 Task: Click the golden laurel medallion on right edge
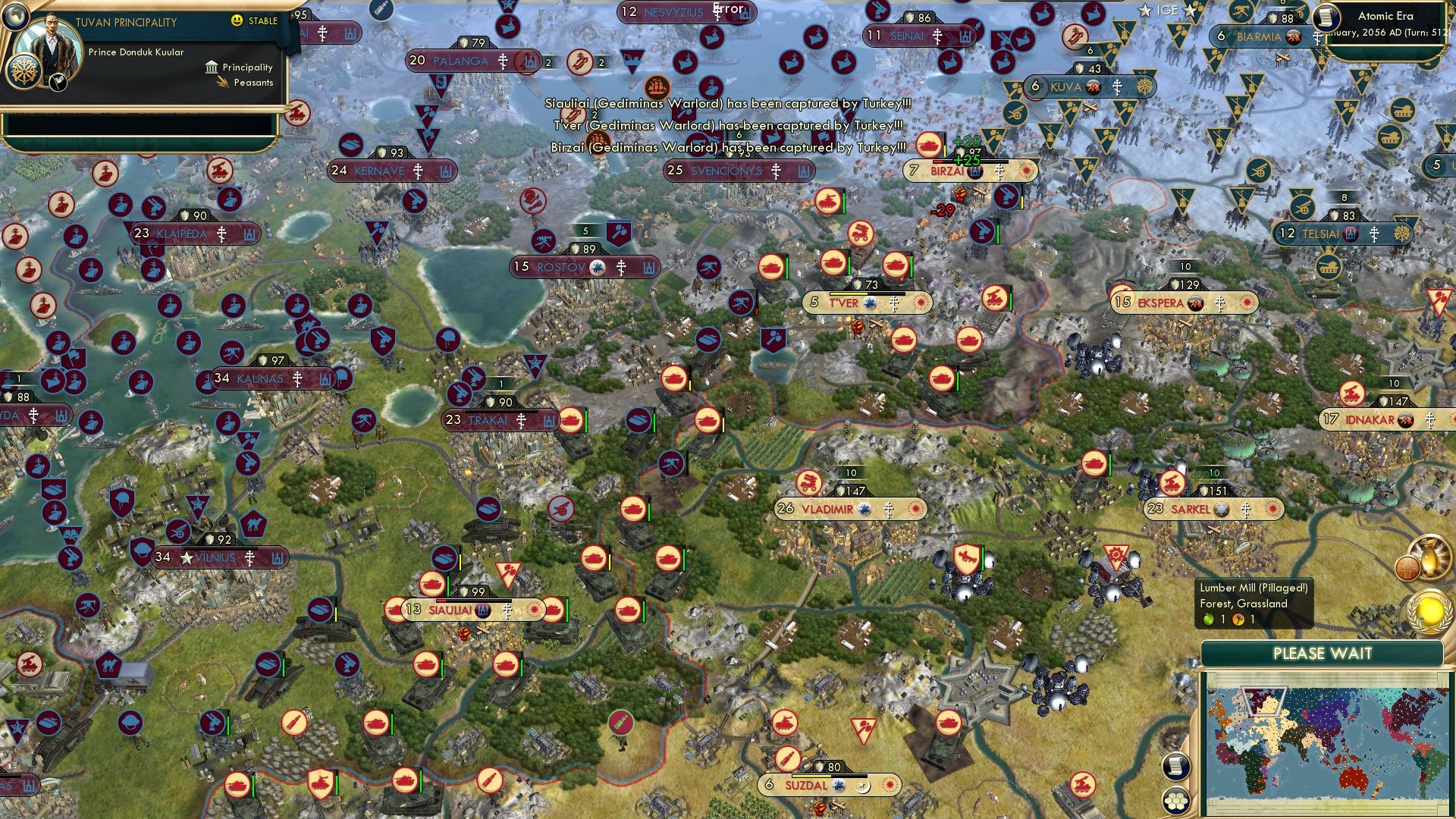pos(1432,610)
